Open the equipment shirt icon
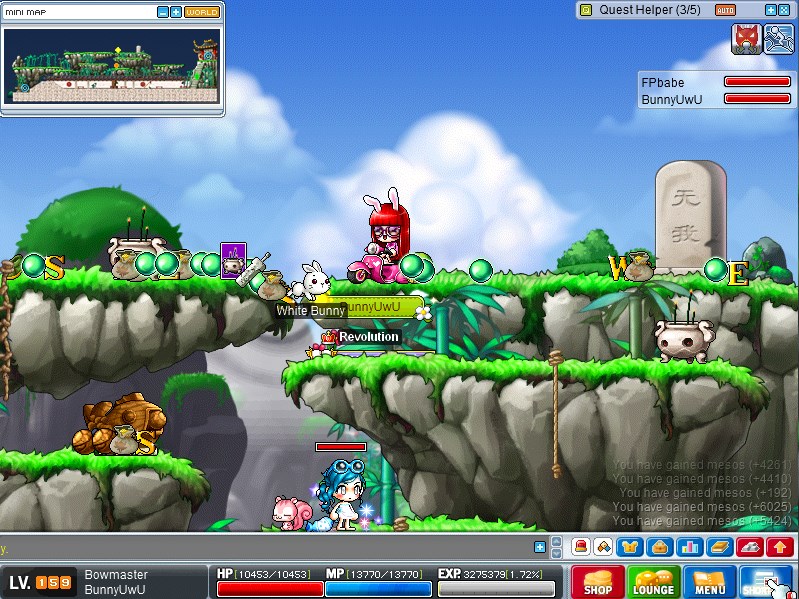This screenshot has height=599, width=799. coord(632,546)
